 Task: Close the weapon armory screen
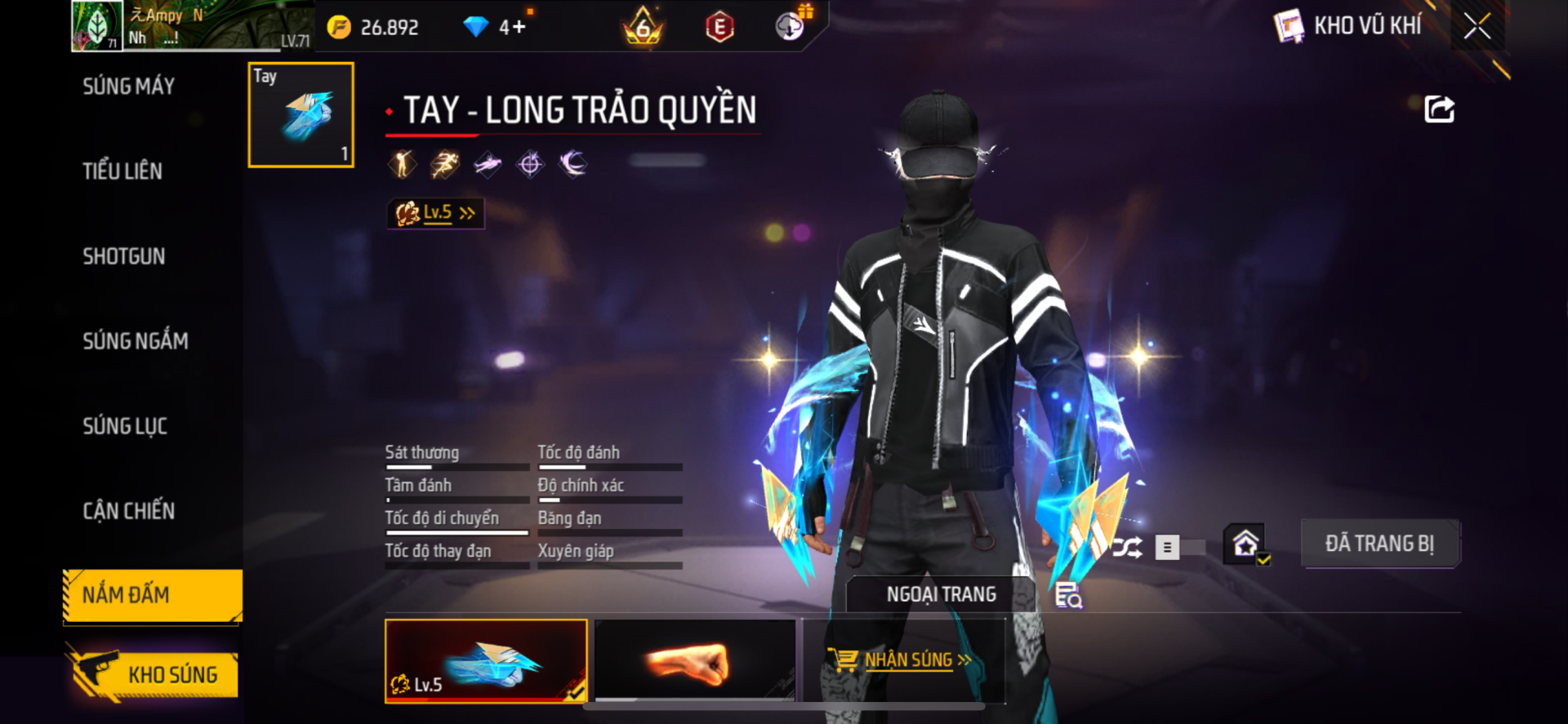[1477, 26]
